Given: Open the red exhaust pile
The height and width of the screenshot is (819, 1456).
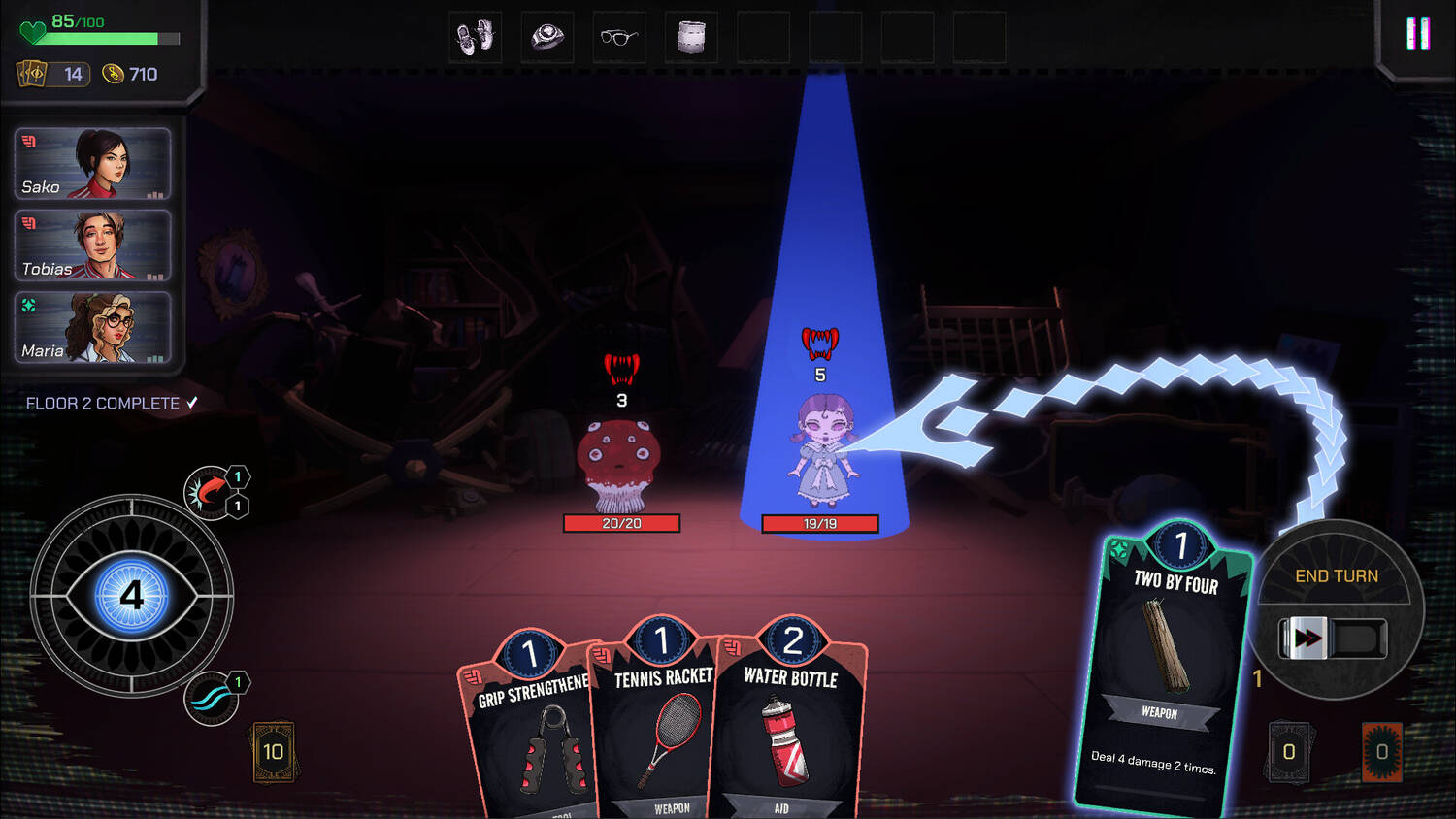Looking at the screenshot, I should pos(1381,752).
